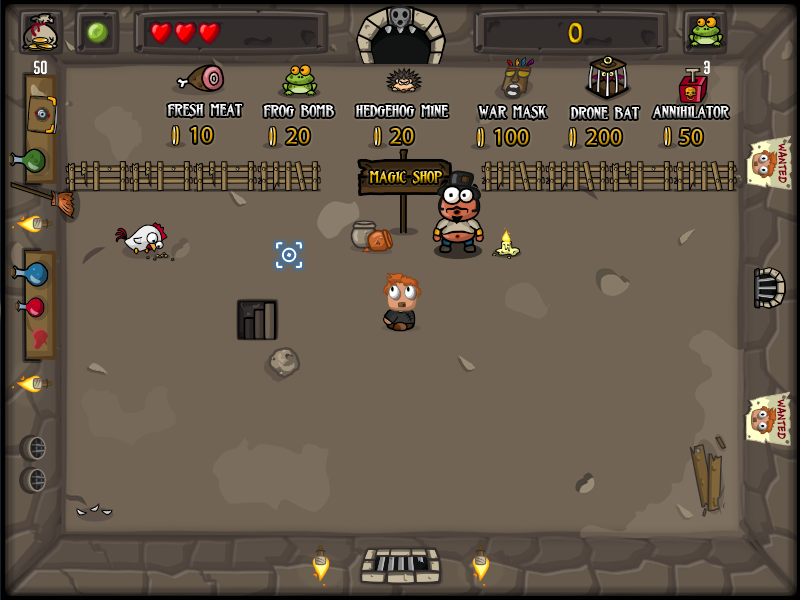Buy the Fresh Meat for 10 coins
The width and height of the screenshot is (800, 600).
point(201,78)
